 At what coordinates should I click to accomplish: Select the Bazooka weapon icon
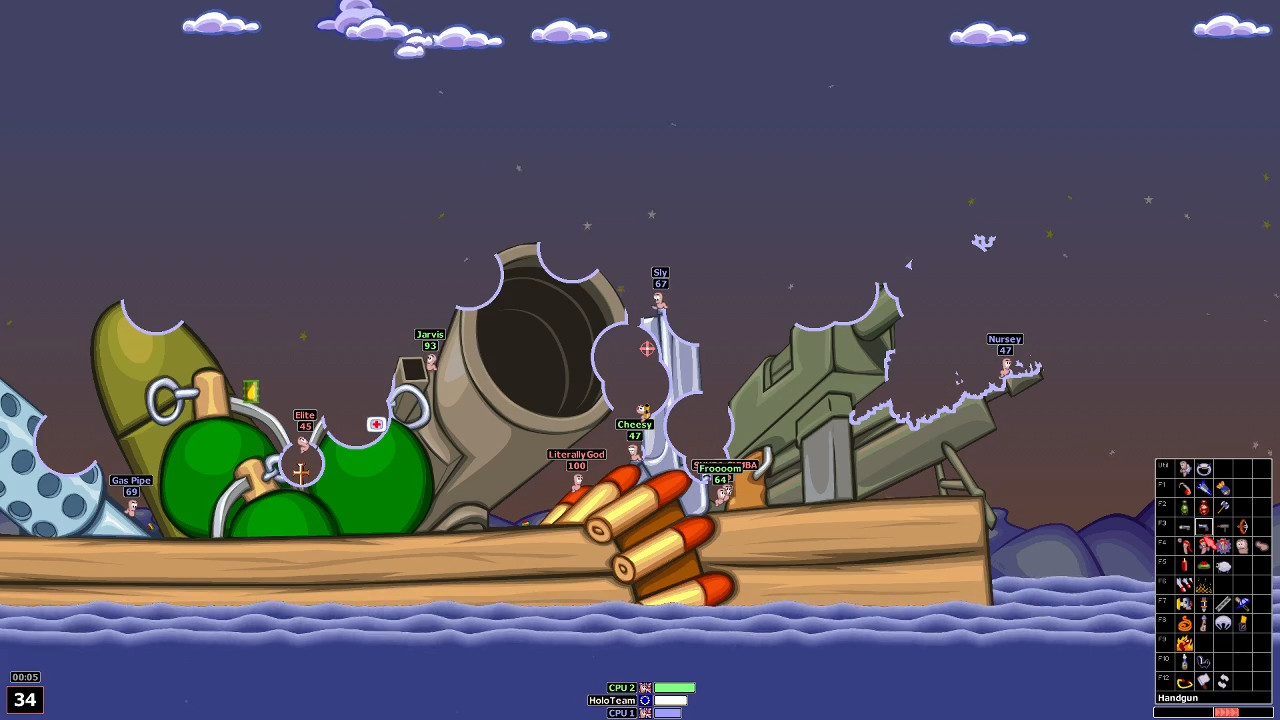point(1185,488)
